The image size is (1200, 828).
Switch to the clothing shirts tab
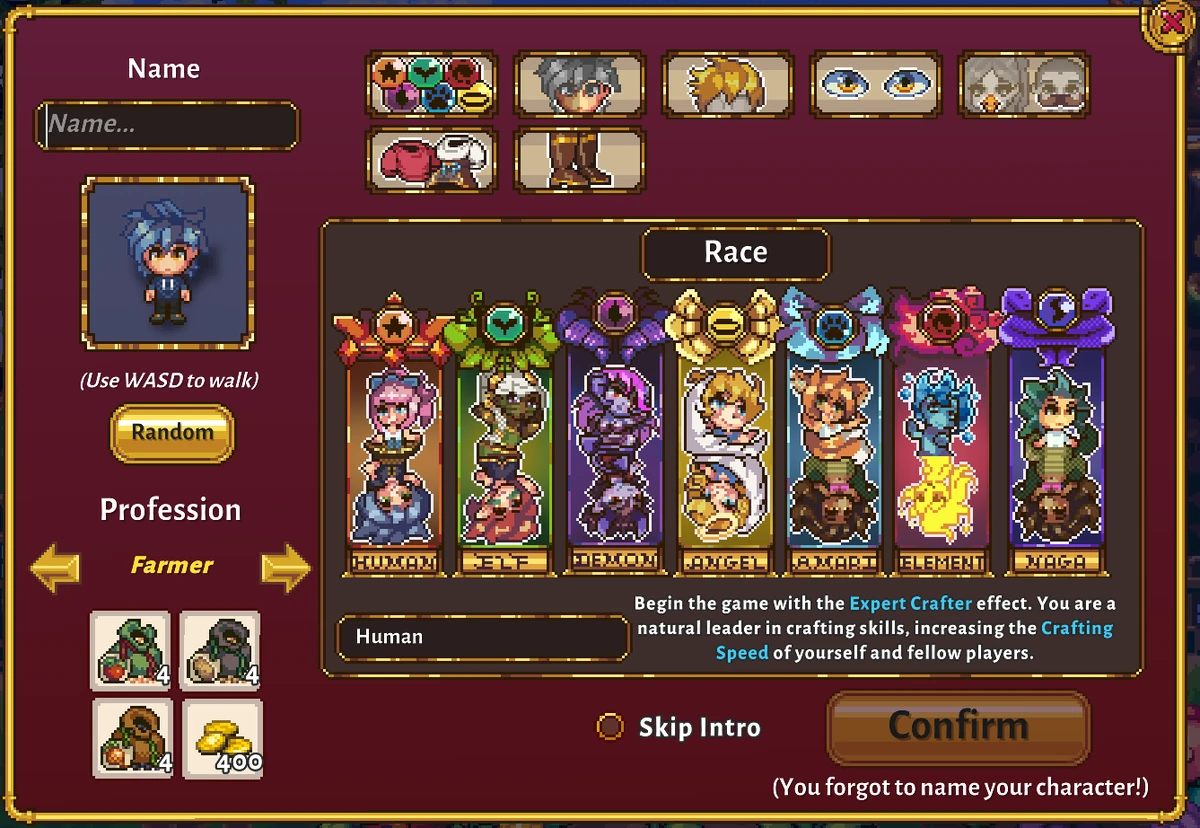click(x=432, y=159)
